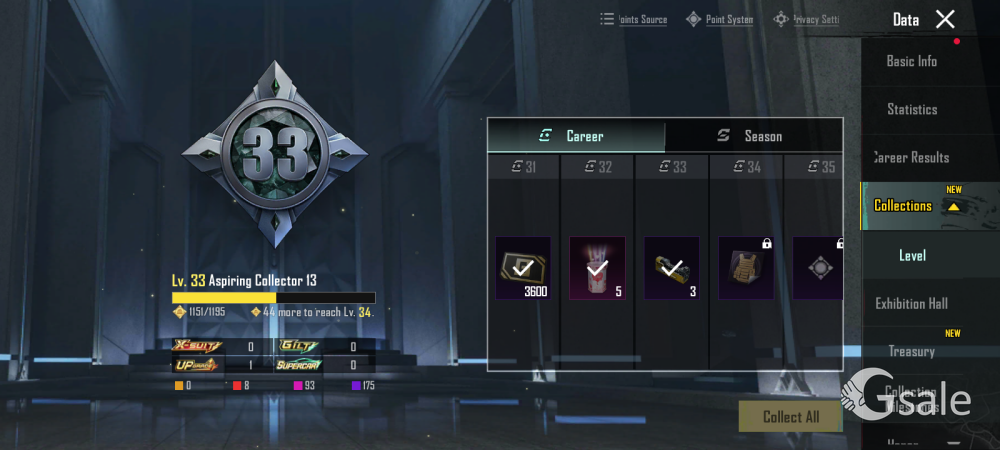The width and height of the screenshot is (1000, 450).
Task: Open the Points Source info
Action: point(634,19)
